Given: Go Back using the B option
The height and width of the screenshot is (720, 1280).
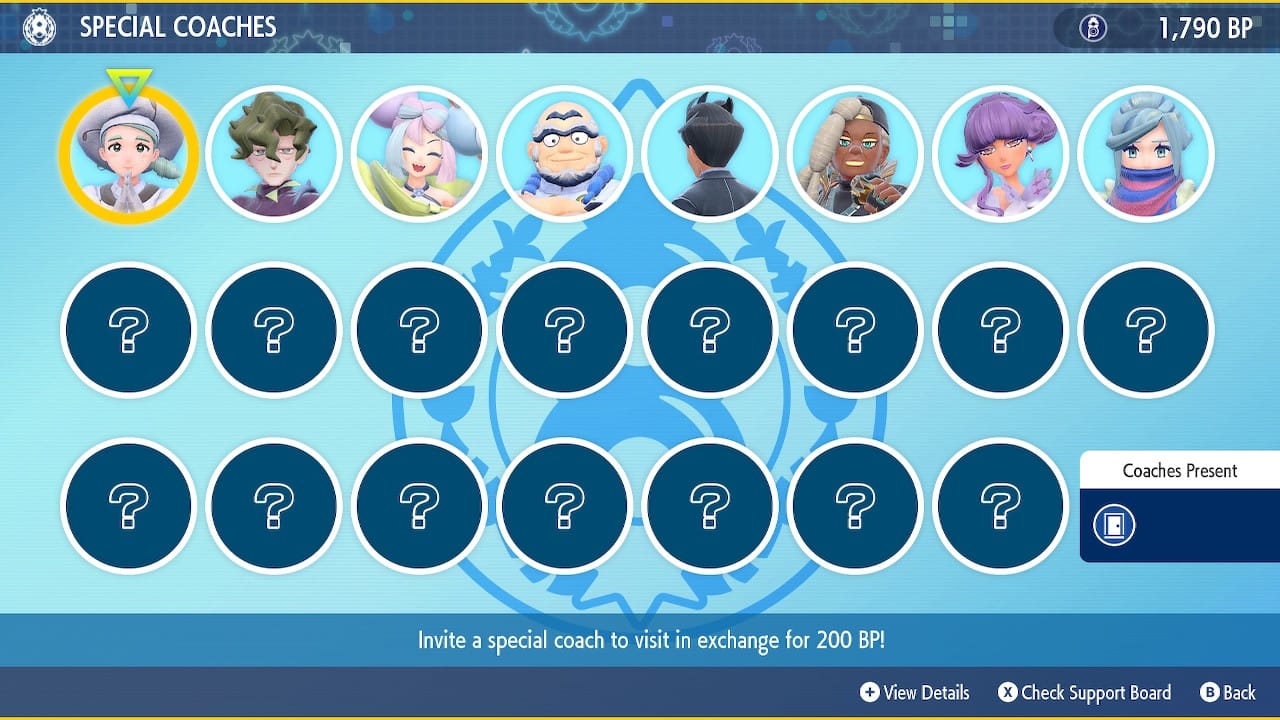Looking at the screenshot, I should click(1228, 692).
